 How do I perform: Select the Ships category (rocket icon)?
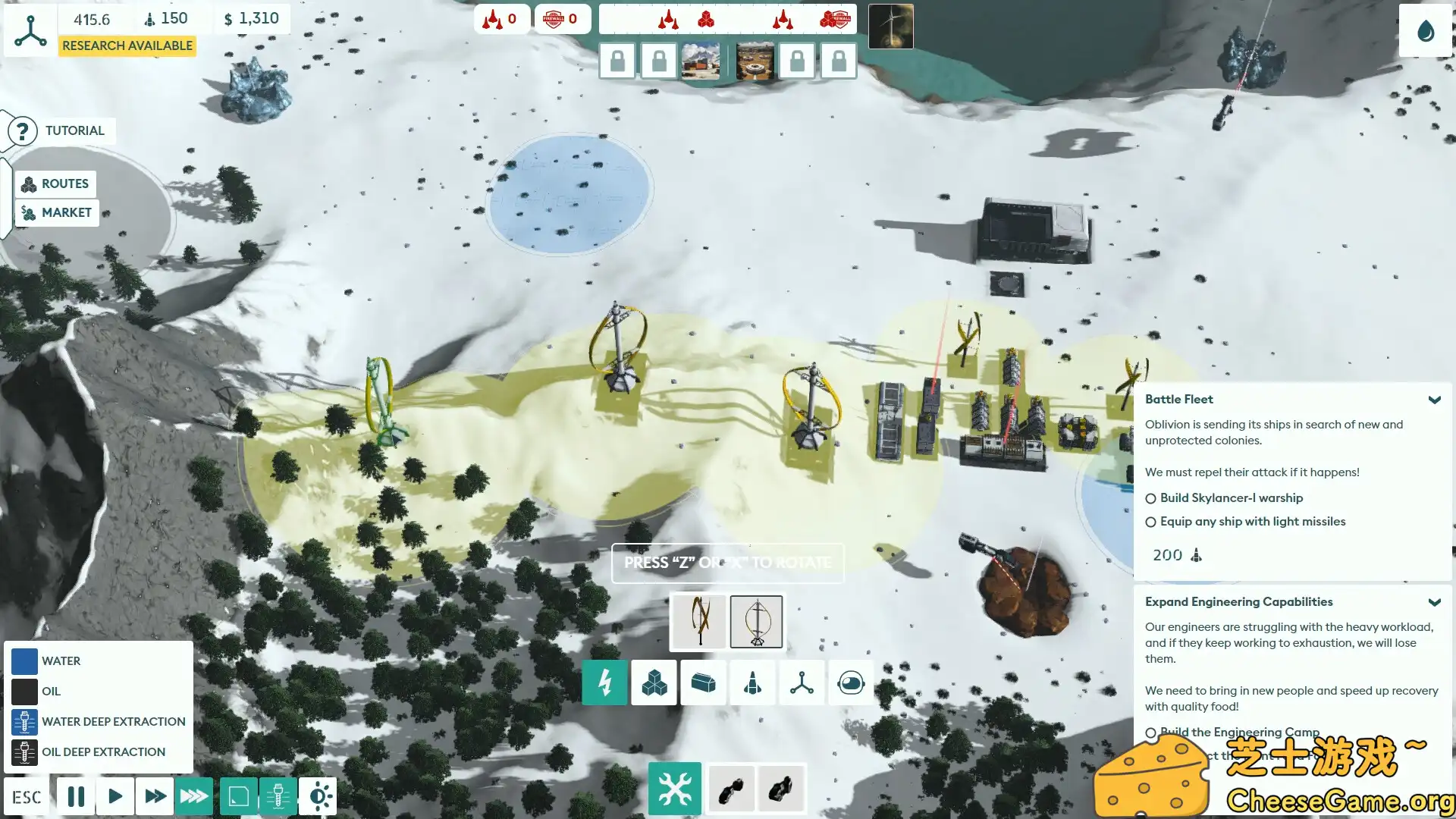tap(752, 682)
